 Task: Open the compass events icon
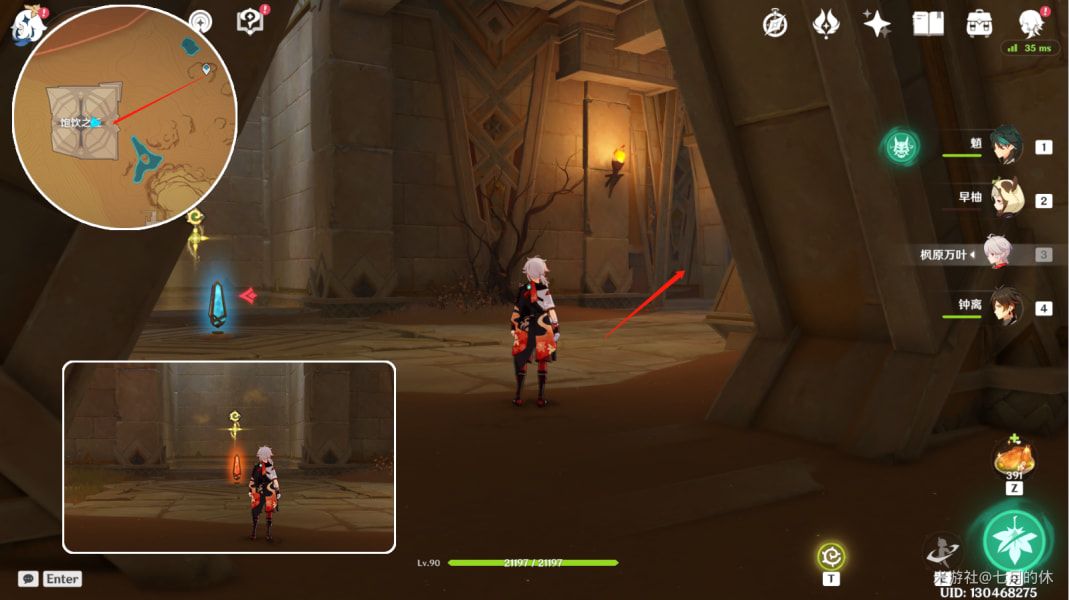[775, 24]
